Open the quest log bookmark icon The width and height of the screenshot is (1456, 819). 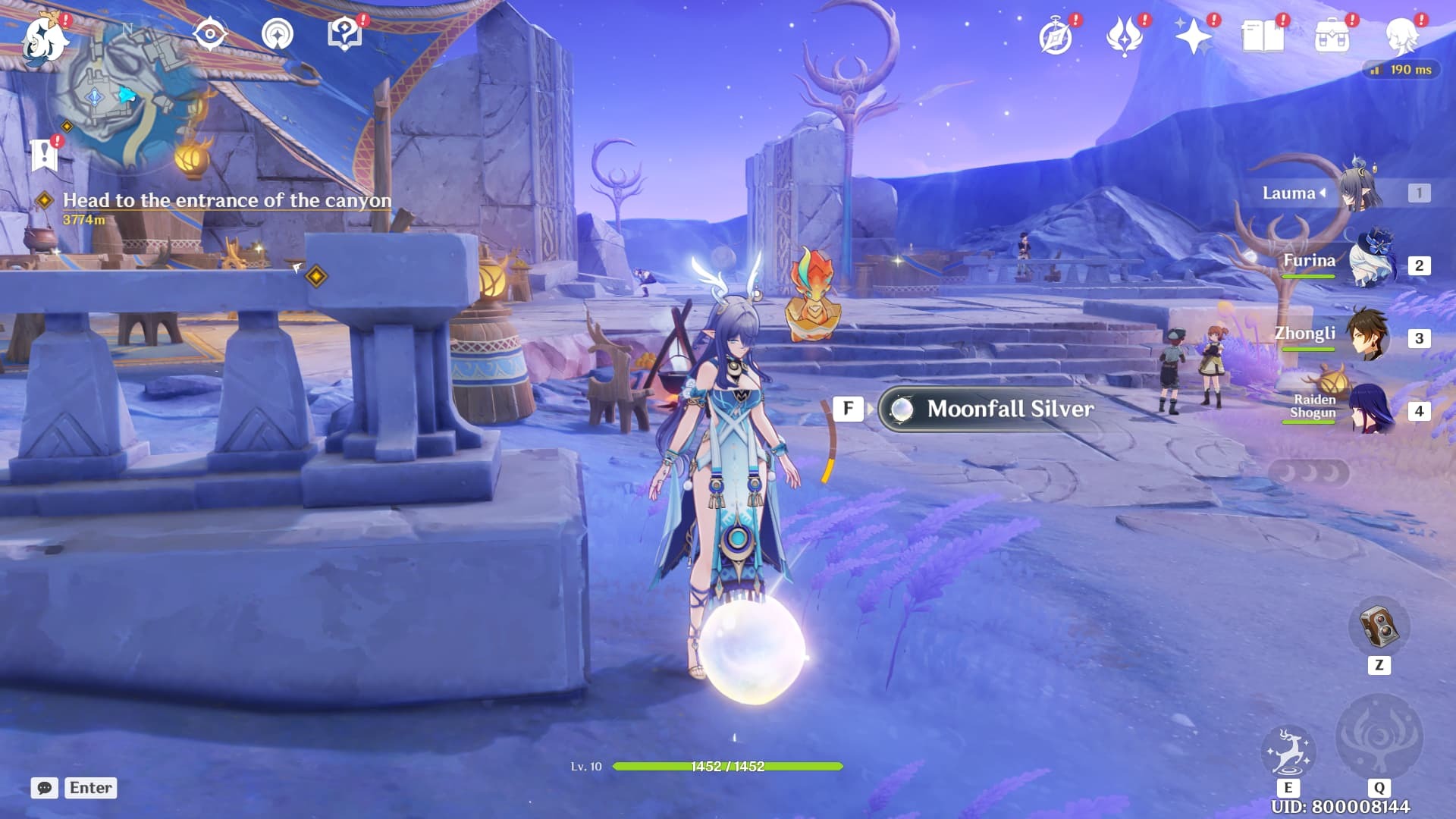[44, 155]
